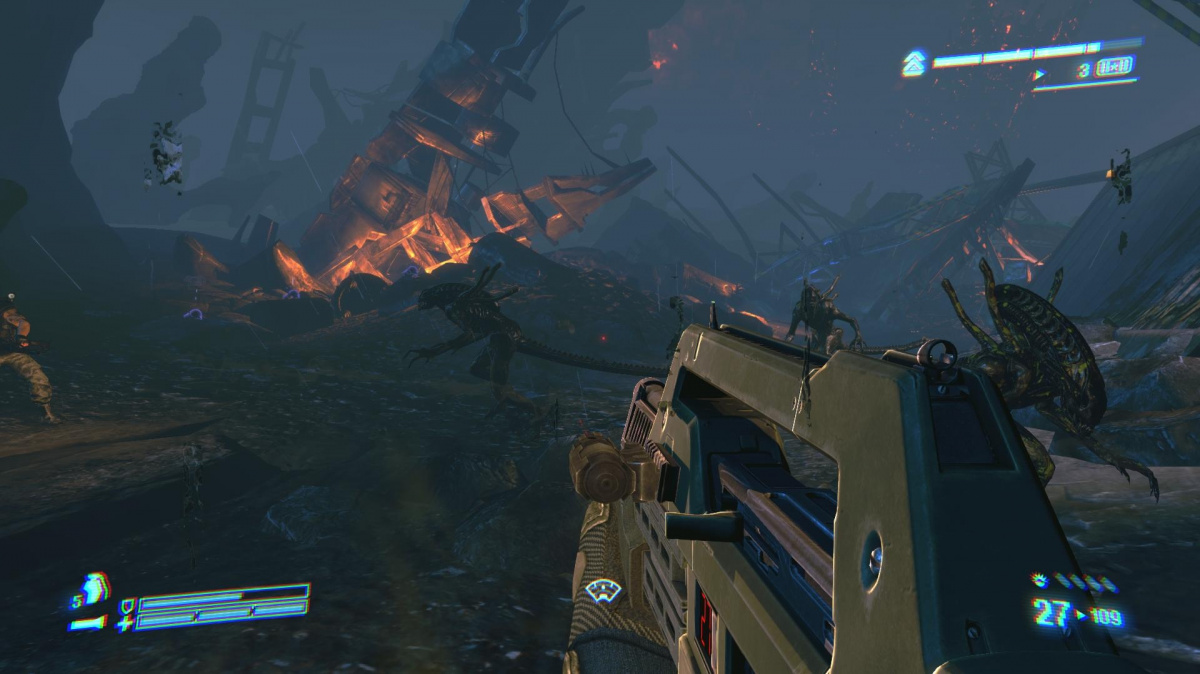1200x674 pixels.
Task: Select the dog tag counter icon
Action: [x=1114, y=69]
